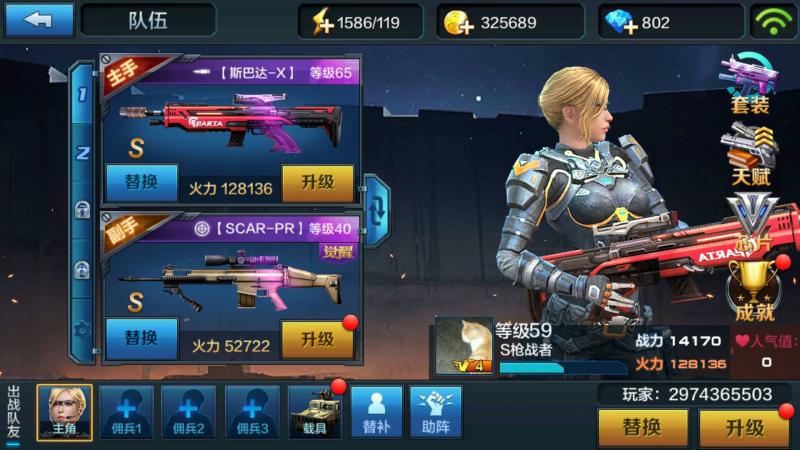
Task: Upgrade the character with the bottom 升级 button
Action: pos(744,429)
